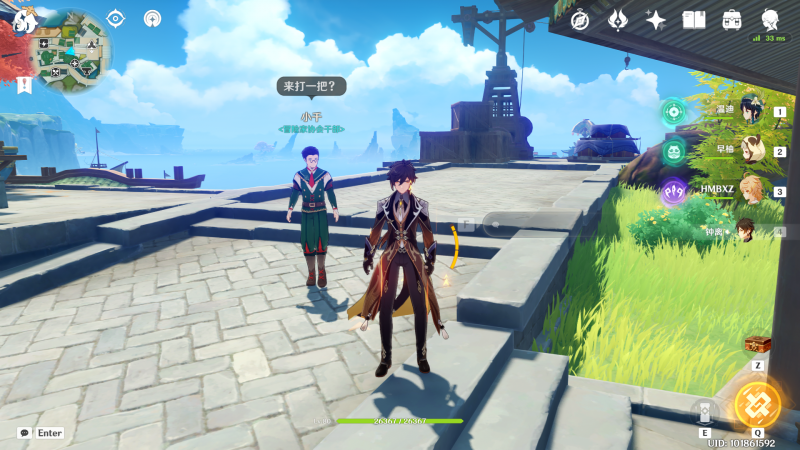Open the winged battle pass icon
Screen dimensions: 800x450
click(618, 20)
